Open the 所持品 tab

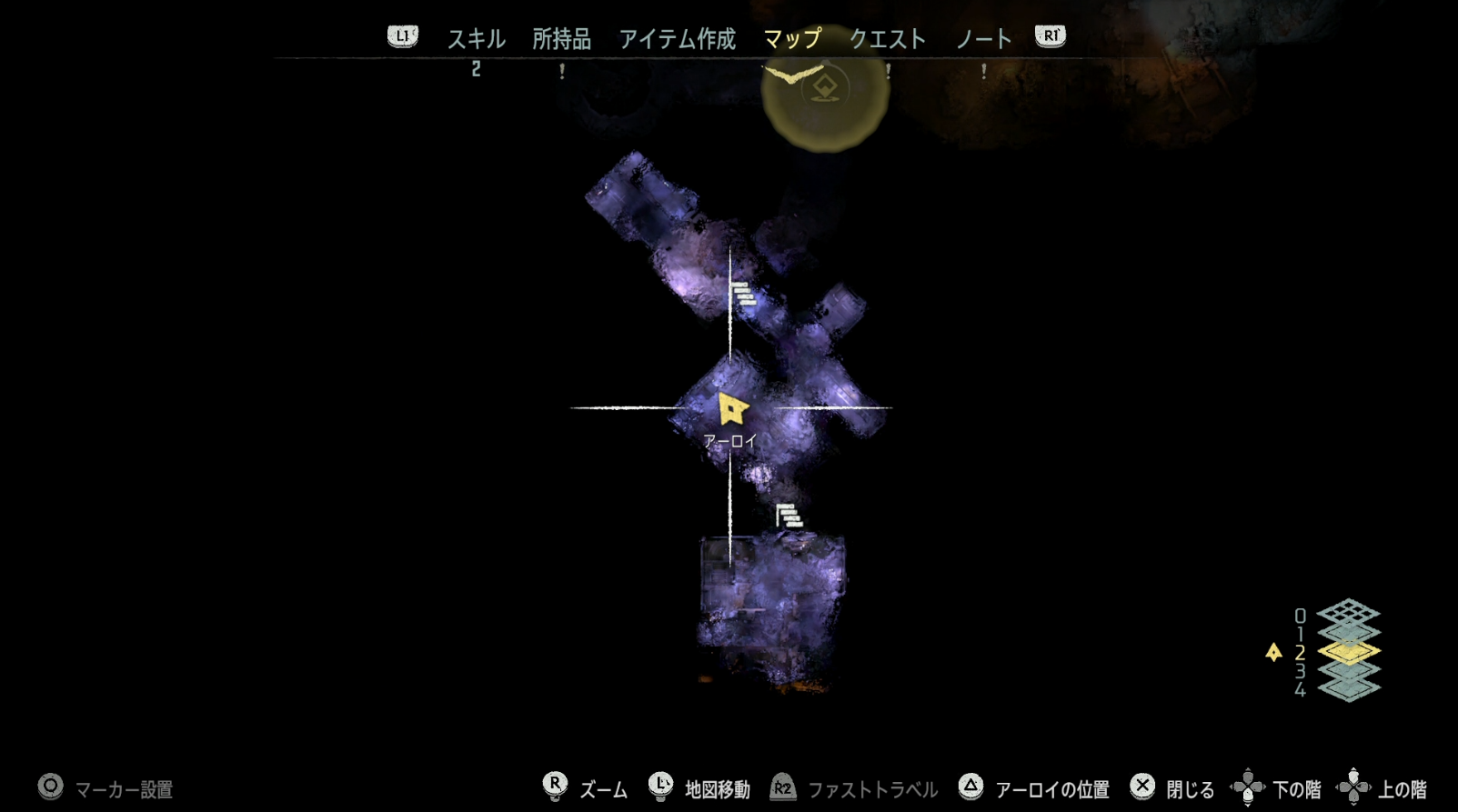[561, 39]
